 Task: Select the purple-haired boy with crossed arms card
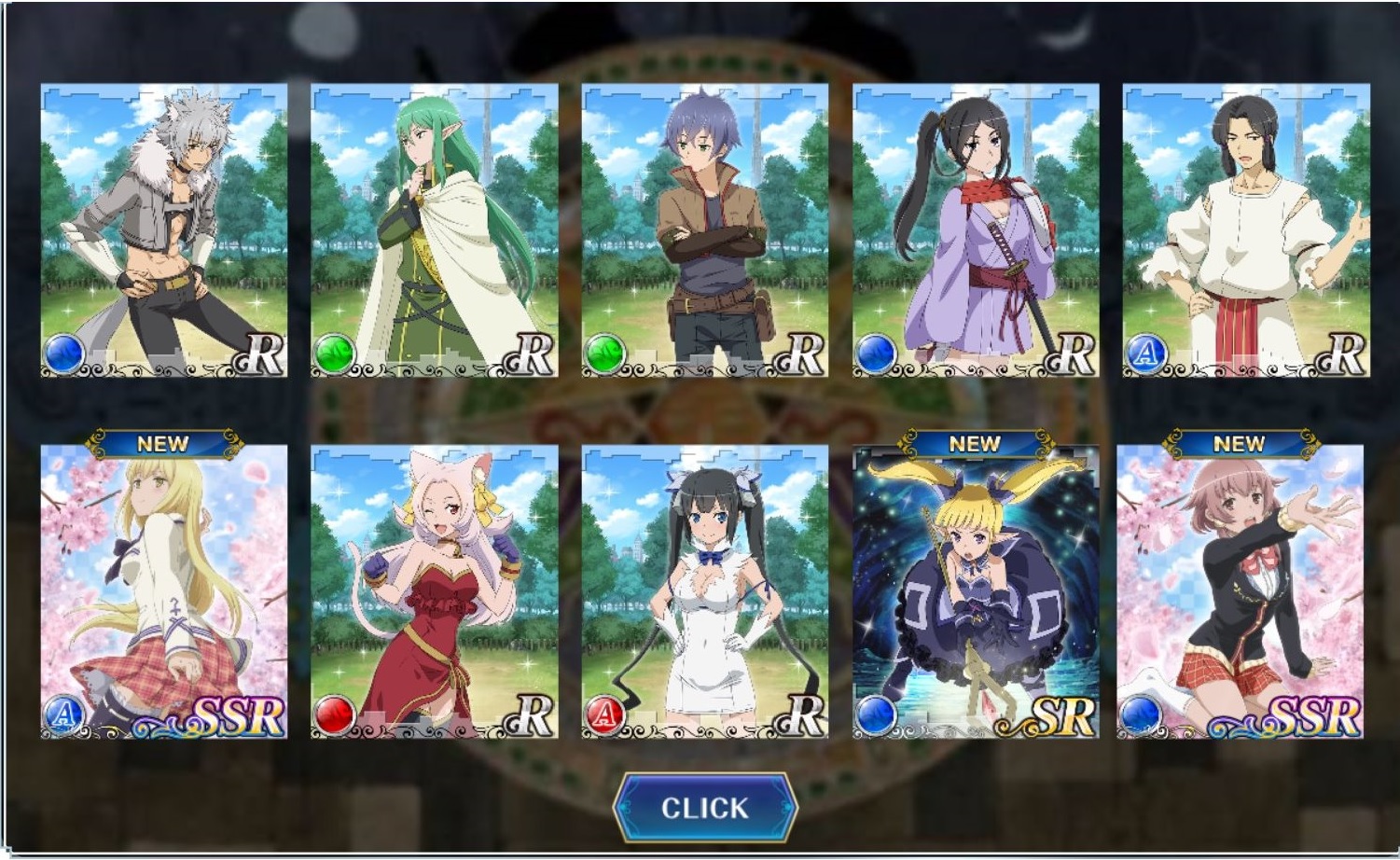click(705, 230)
